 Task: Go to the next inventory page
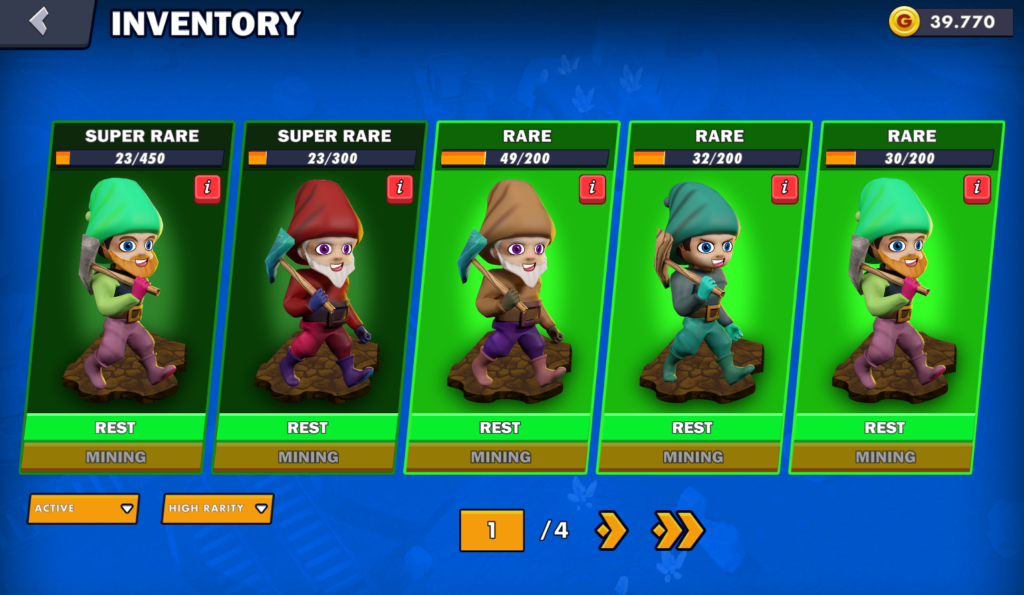(x=611, y=530)
